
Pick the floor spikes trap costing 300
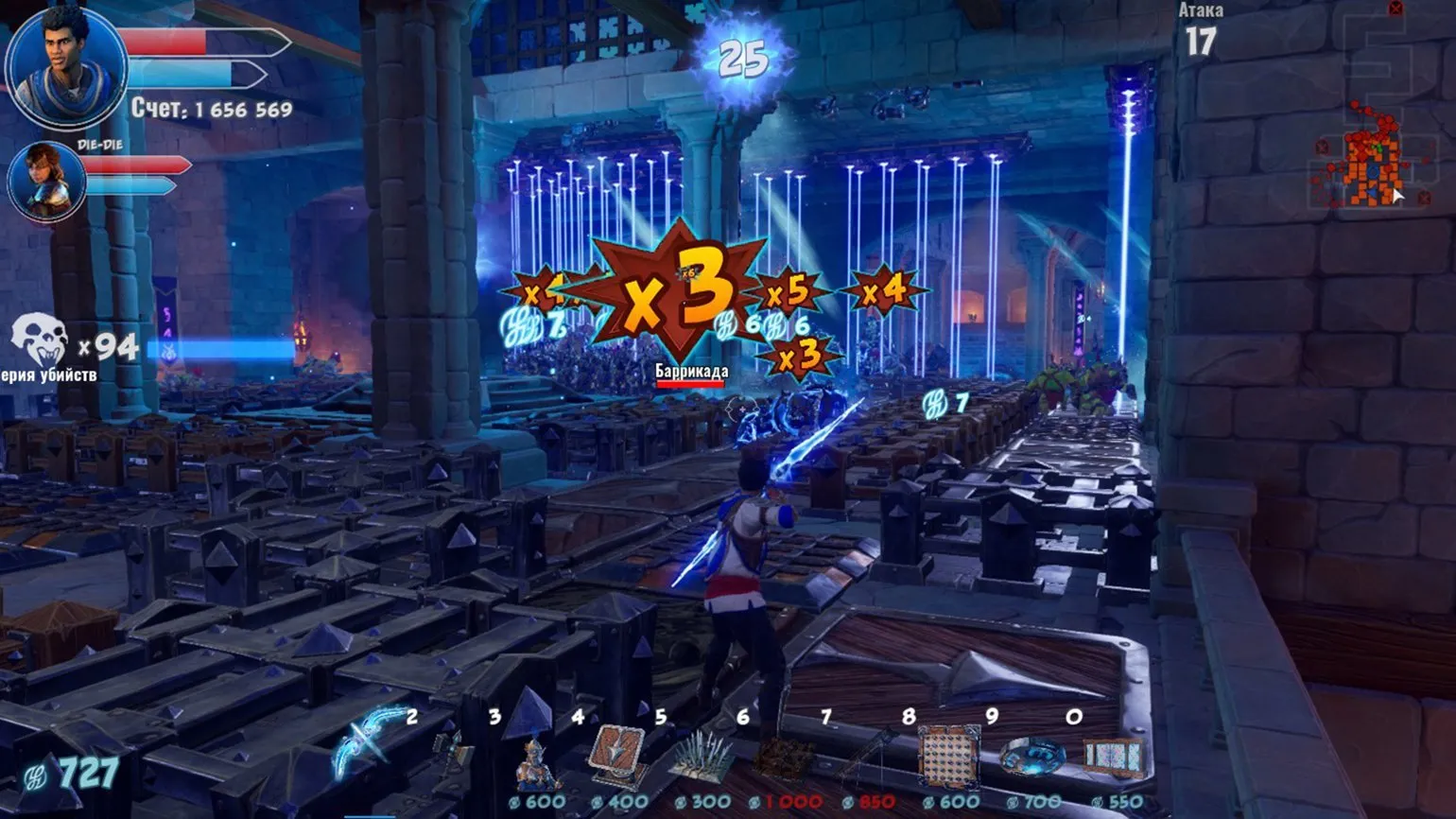click(701, 757)
